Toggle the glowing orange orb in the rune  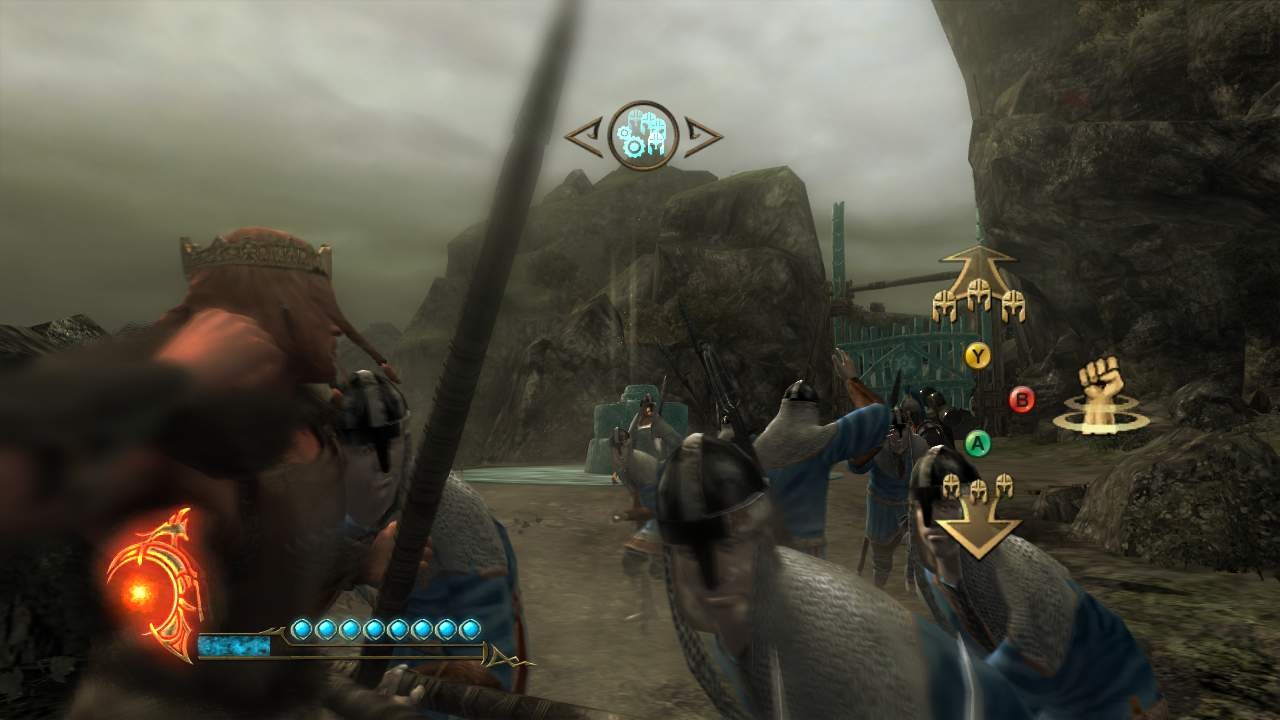(138, 593)
